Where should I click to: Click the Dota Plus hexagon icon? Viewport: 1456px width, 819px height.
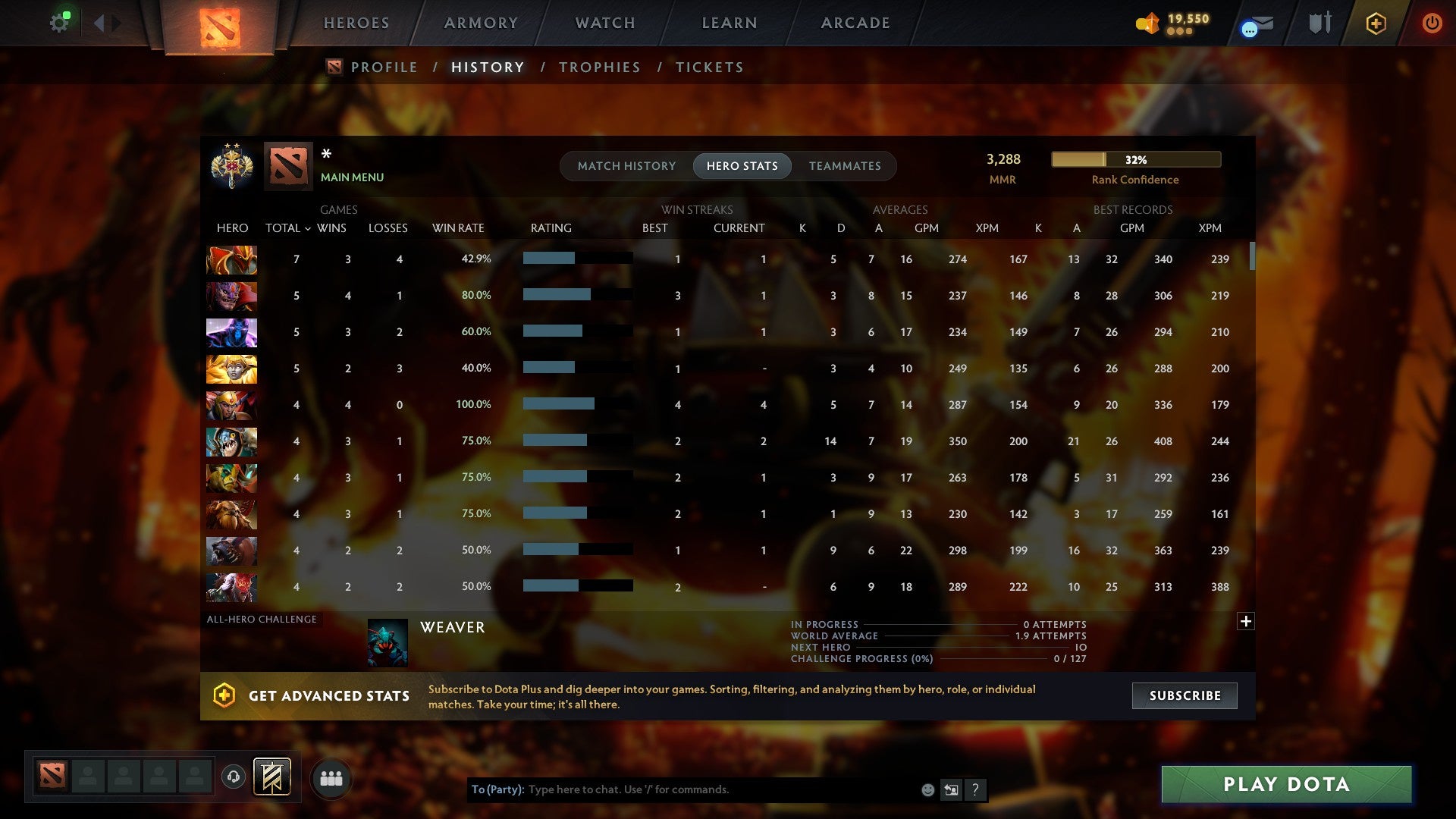[x=1375, y=23]
